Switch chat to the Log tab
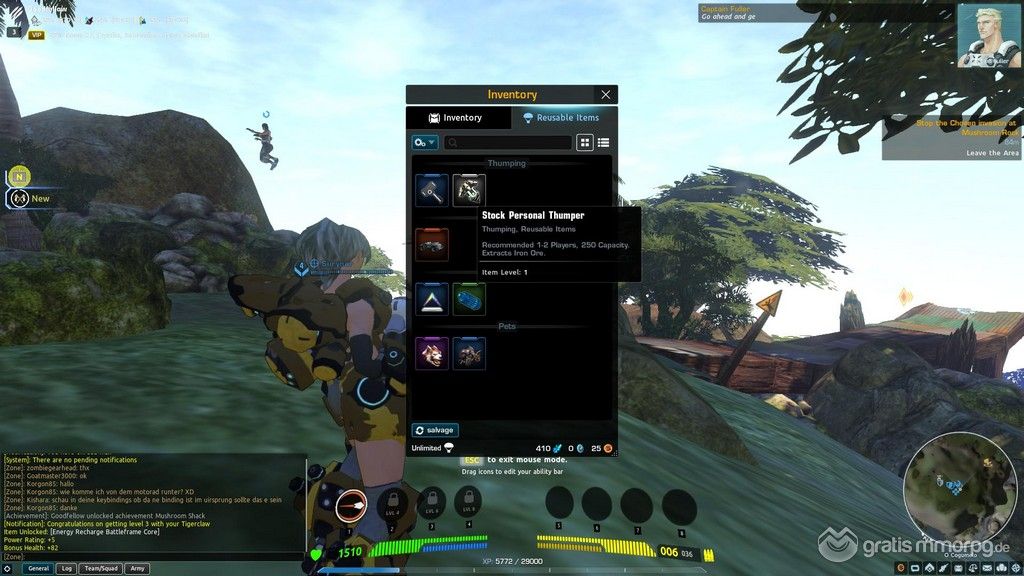The height and width of the screenshot is (576, 1024). coord(66,568)
